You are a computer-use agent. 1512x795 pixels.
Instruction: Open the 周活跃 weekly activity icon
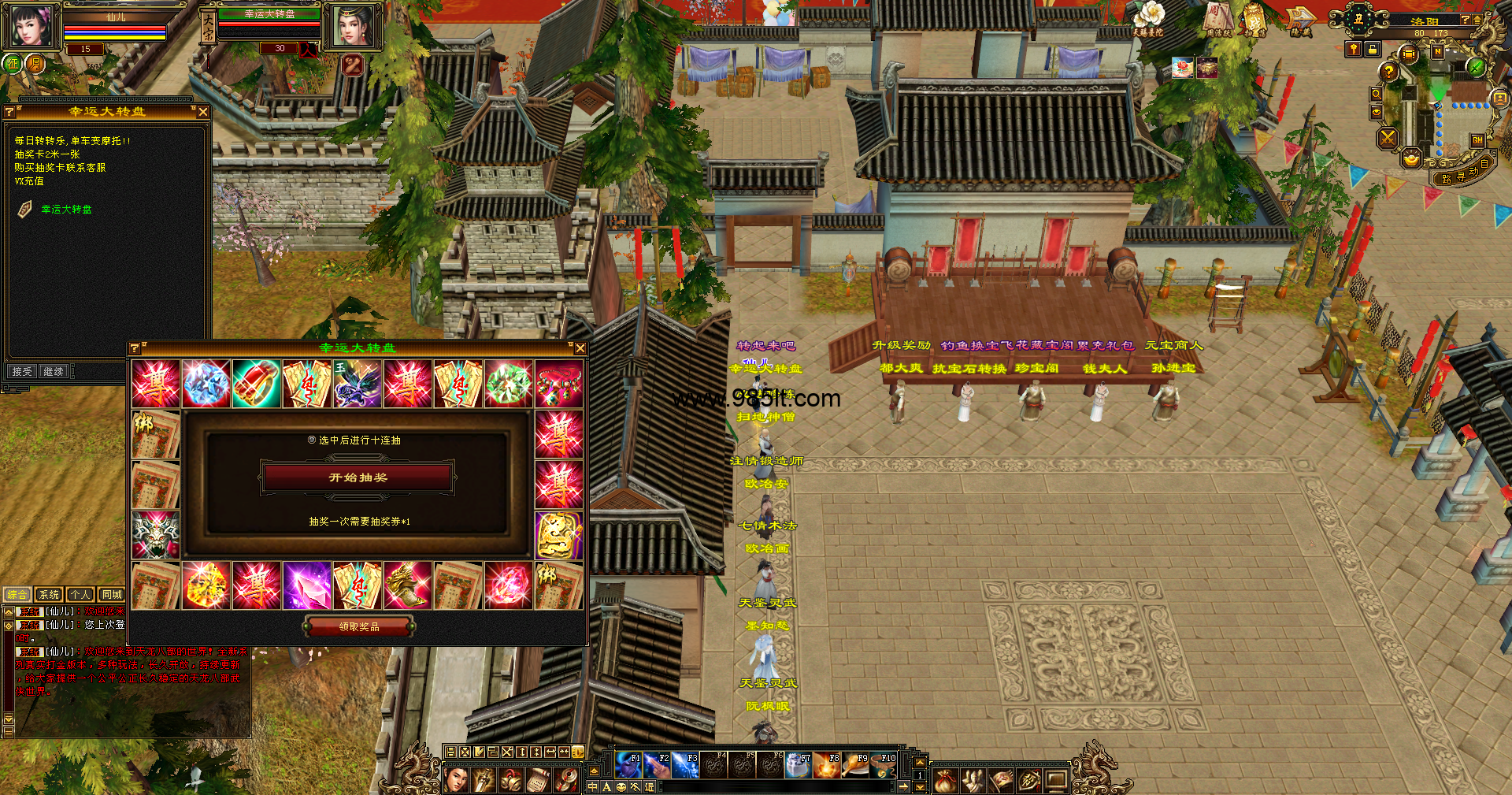(1217, 19)
